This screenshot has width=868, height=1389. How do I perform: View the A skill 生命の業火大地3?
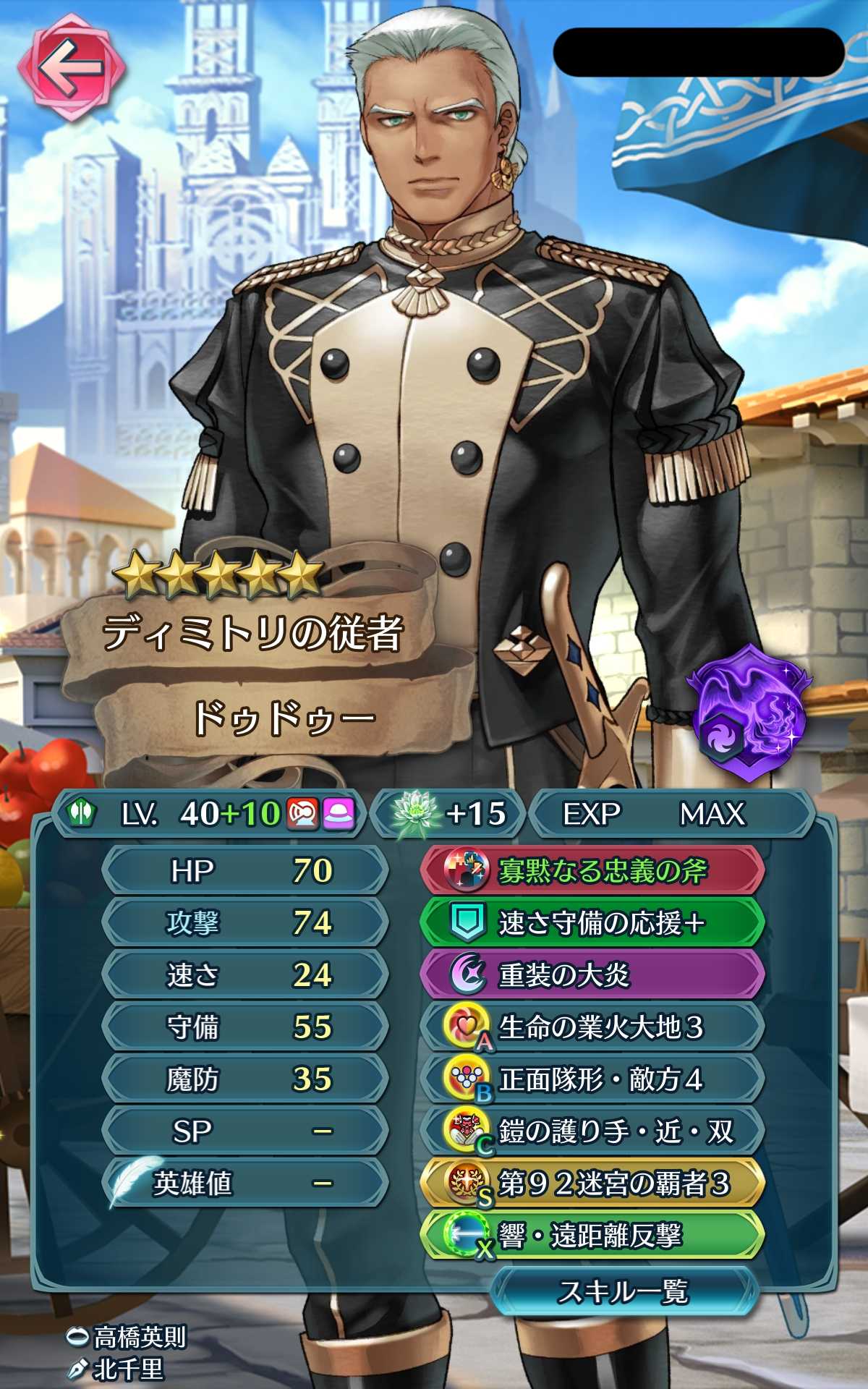pyautogui.click(x=592, y=1027)
